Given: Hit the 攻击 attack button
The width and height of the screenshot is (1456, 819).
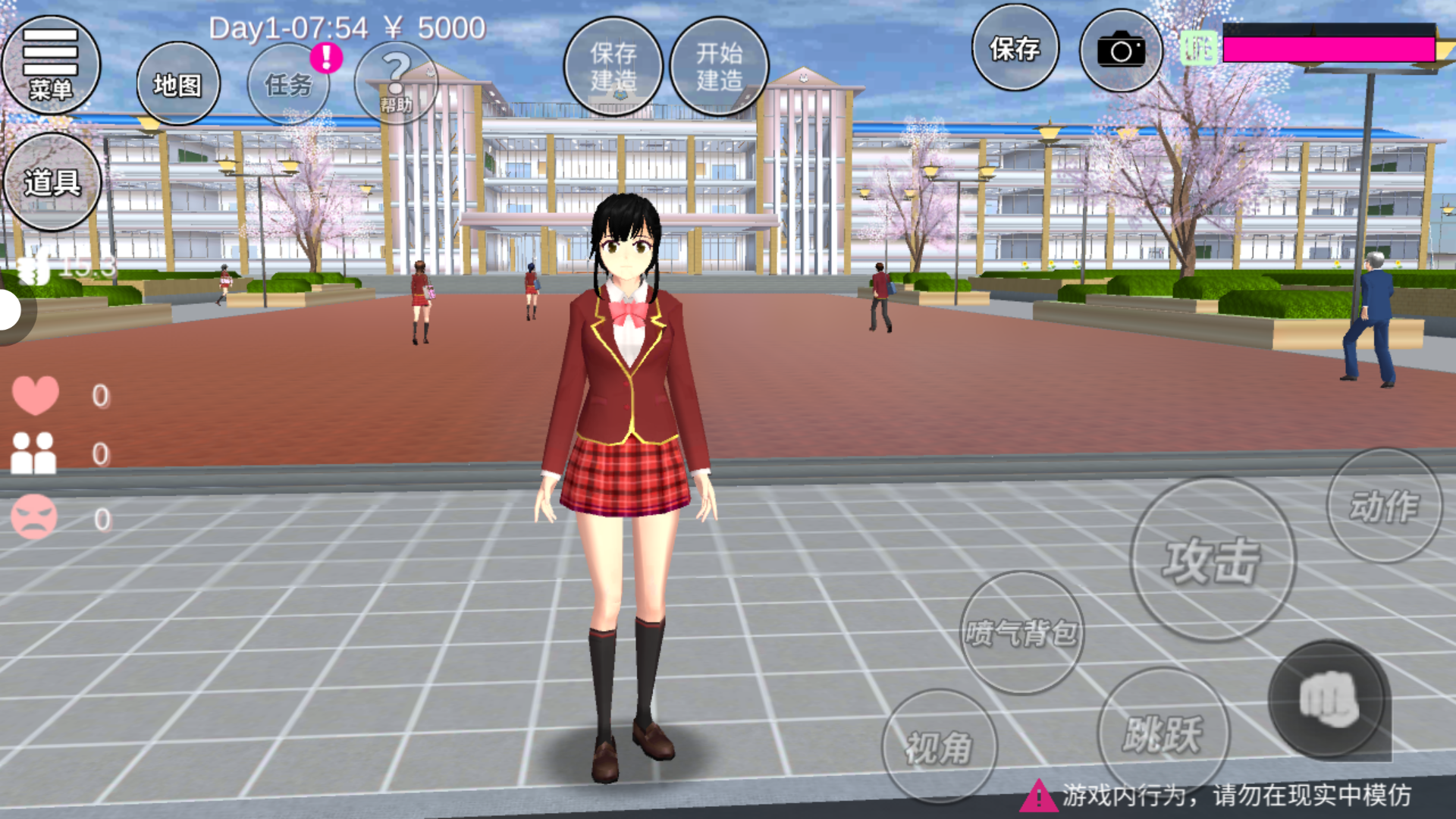Looking at the screenshot, I should [1212, 560].
